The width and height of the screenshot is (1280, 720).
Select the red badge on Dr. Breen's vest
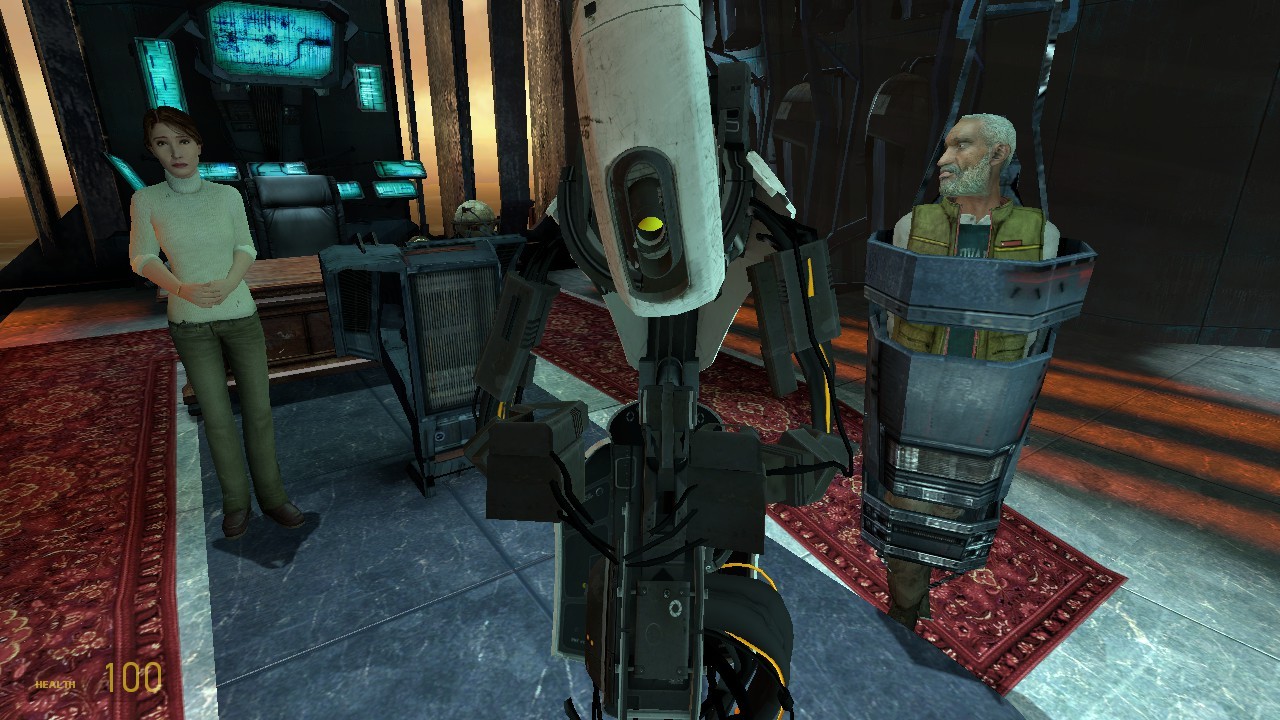[x=1010, y=245]
